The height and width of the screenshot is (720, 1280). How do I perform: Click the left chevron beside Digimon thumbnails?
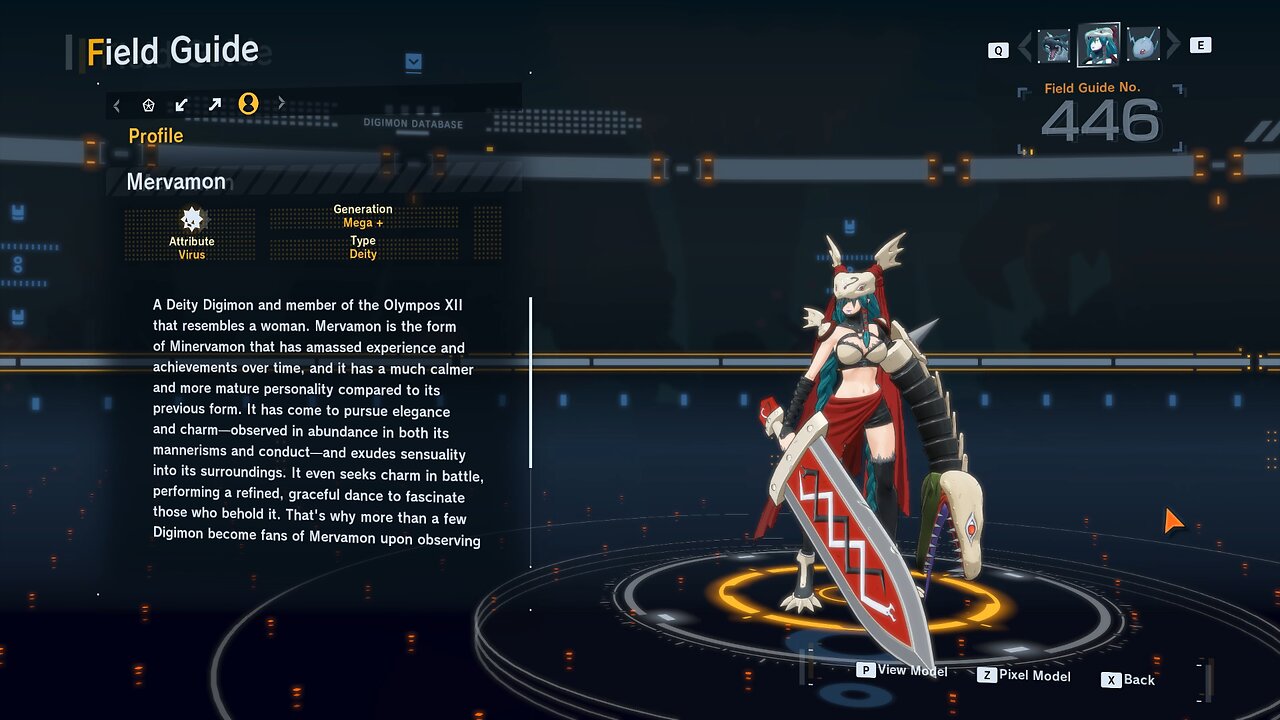[1024, 46]
